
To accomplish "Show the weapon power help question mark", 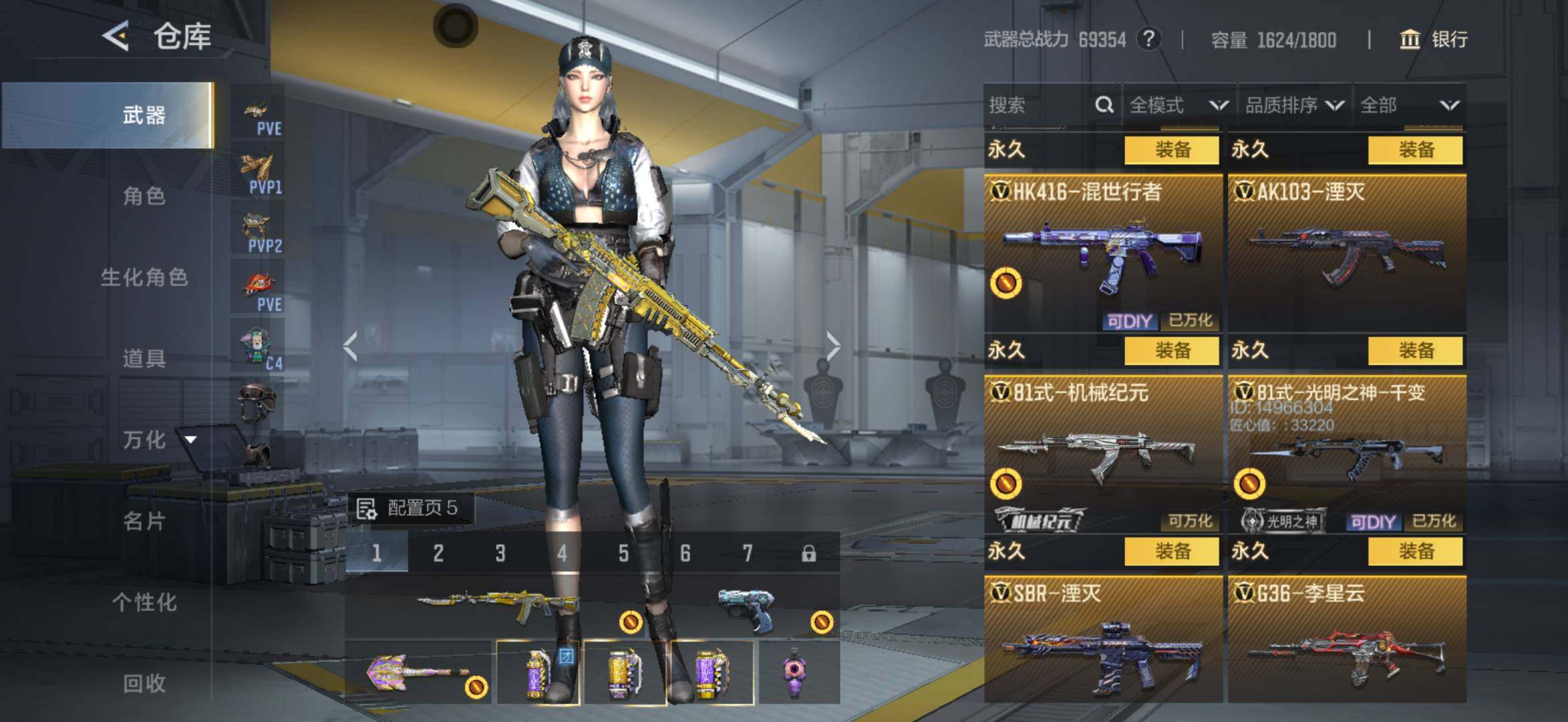I will point(1148,39).
